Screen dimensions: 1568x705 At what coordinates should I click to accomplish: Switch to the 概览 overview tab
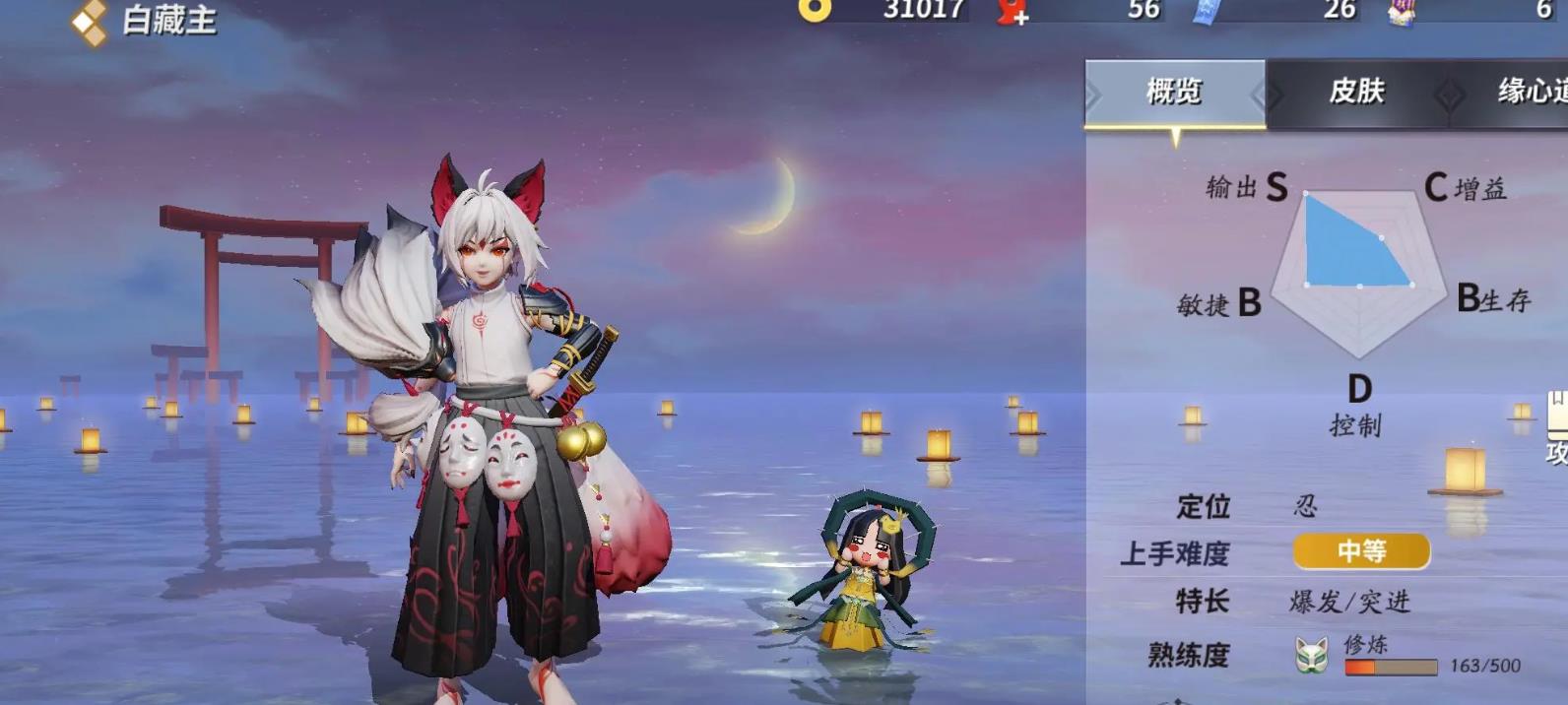(x=1174, y=93)
